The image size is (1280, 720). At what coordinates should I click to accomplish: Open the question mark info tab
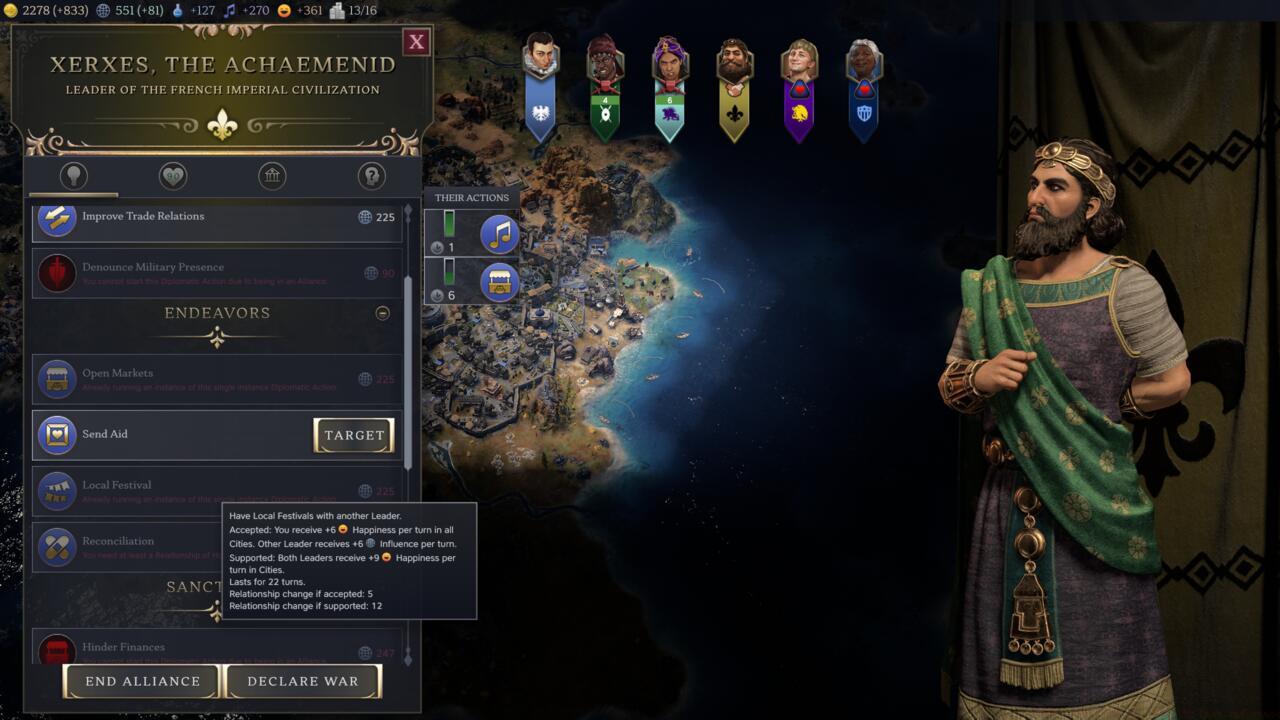coord(372,176)
